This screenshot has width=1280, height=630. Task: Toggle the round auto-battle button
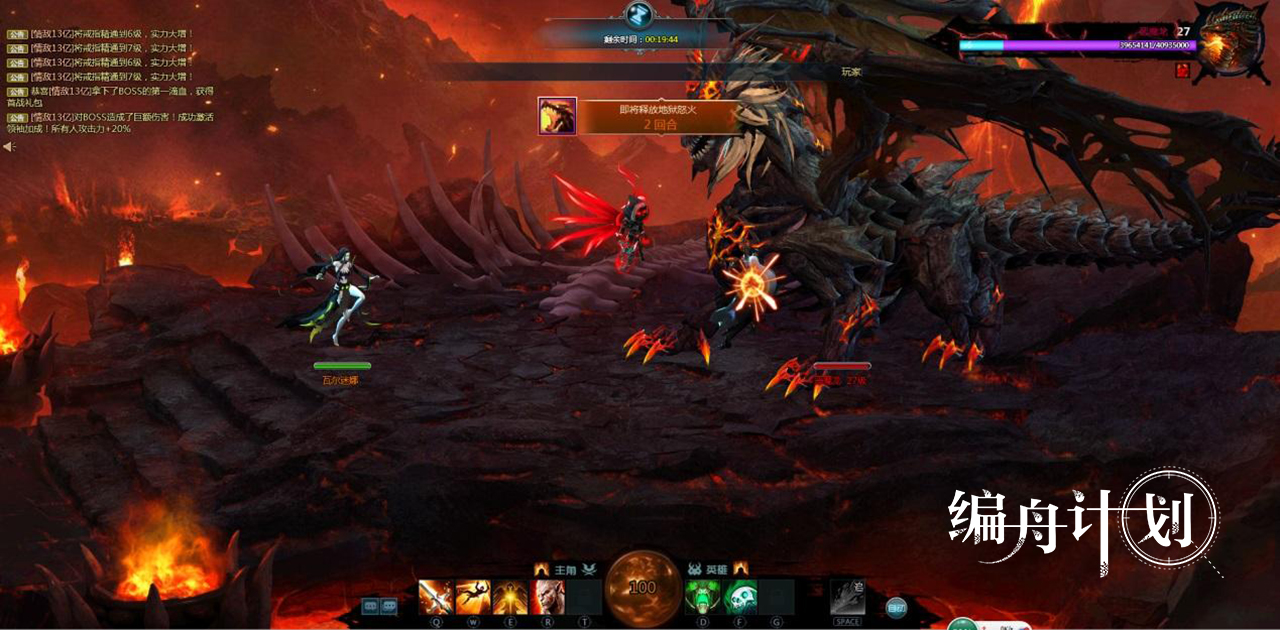click(896, 606)
